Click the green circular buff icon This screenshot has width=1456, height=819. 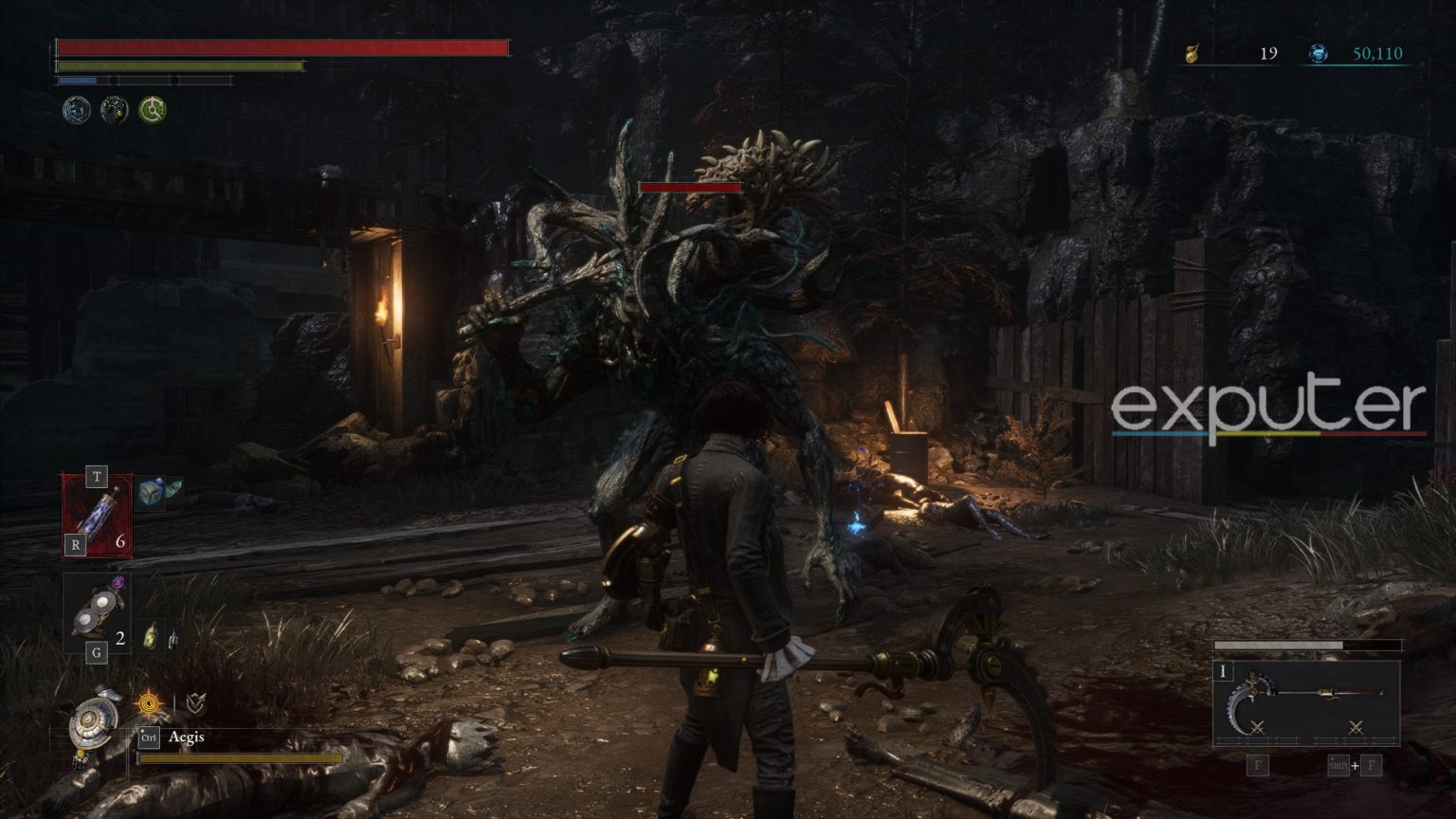(153, 110)
